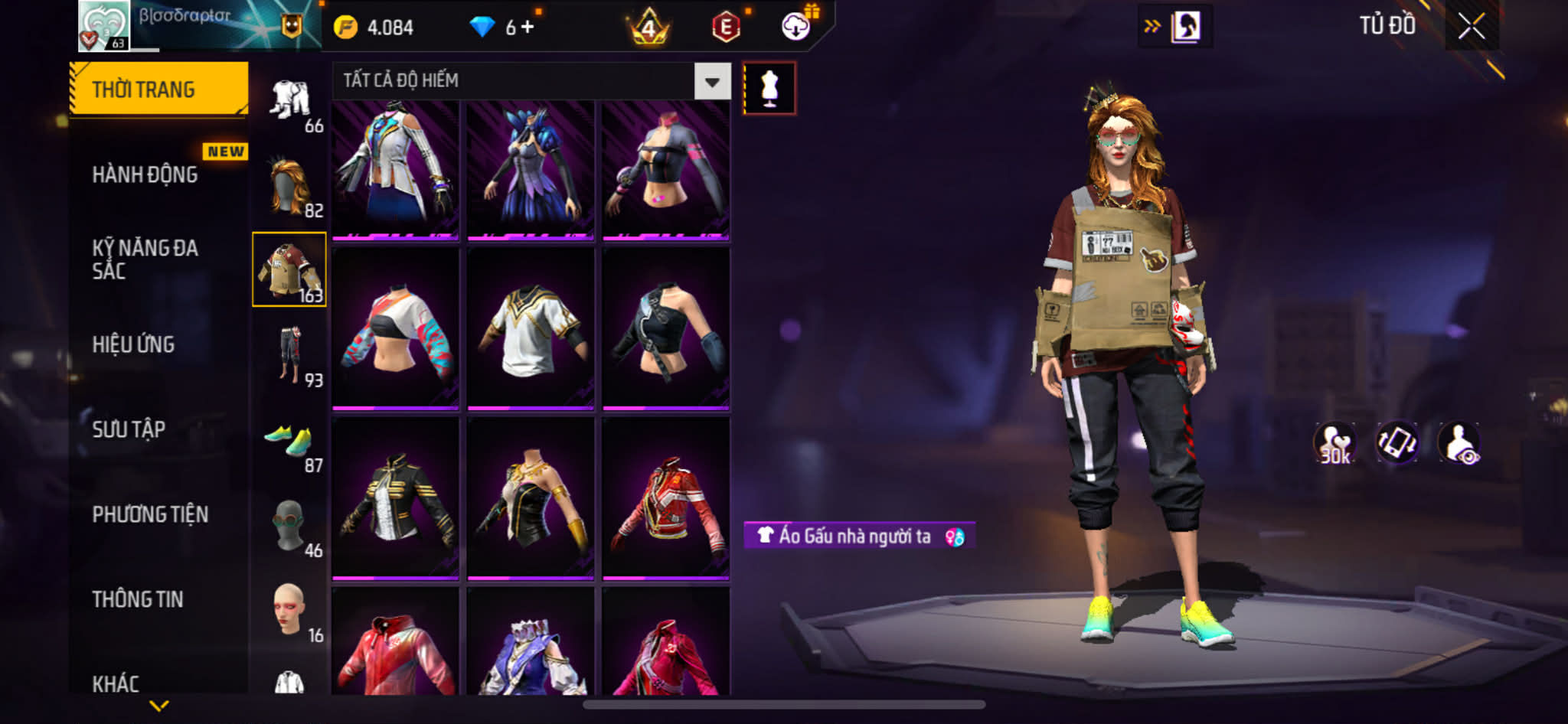
Task: Pick the red and white racing jacket
Action: [665, 497]
